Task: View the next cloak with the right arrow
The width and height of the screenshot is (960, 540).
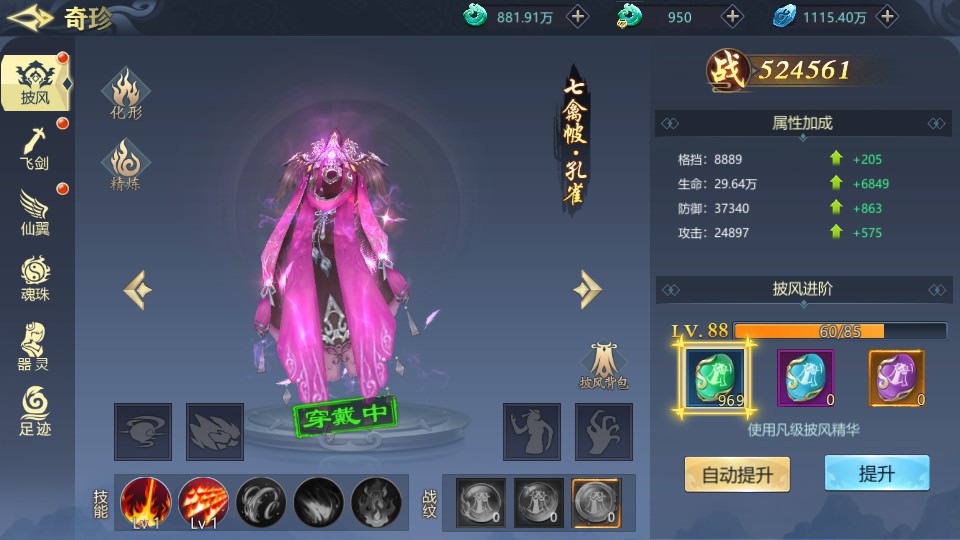Action: pyautogui.click(x=587, y=290)
